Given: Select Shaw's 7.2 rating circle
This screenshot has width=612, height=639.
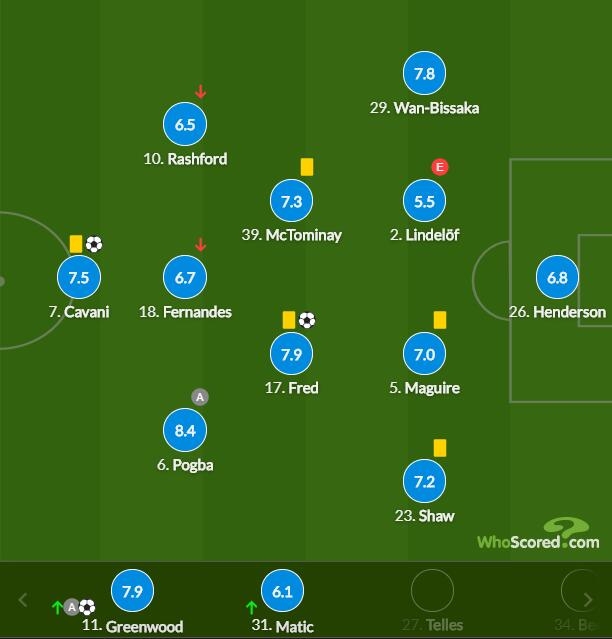Looking at the screenshot, I should tap(424, 482).
